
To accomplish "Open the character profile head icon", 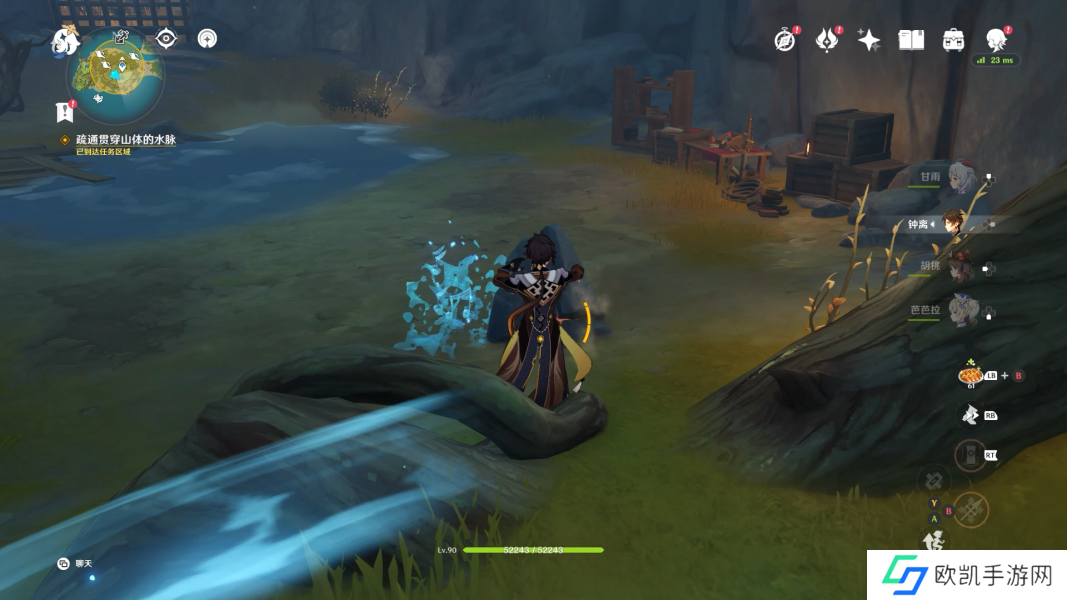I will [x=996, y=40].
